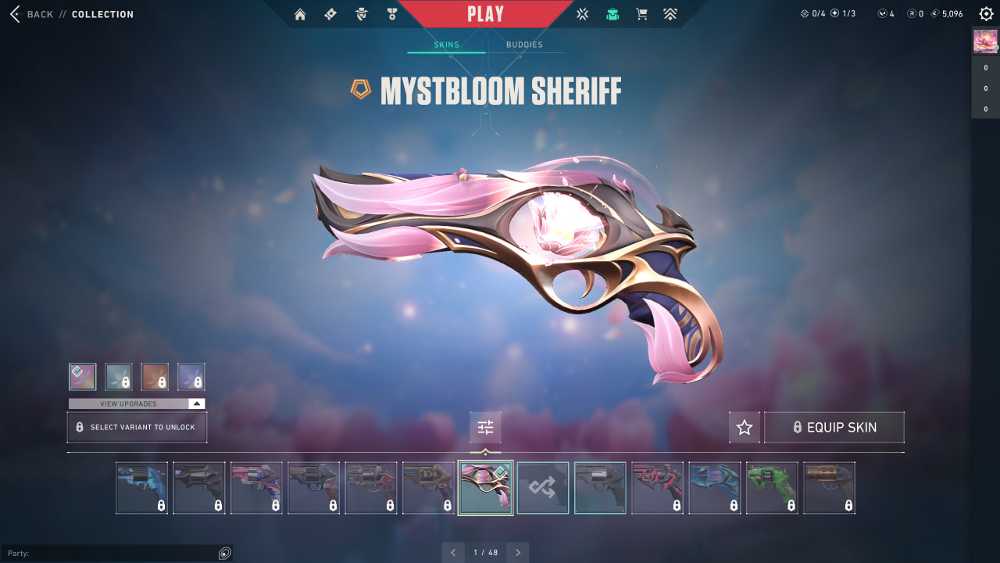The width and height of the screenshot is (1000, 563).
Task: Open the home screen icon
Action: click(300, 15)
